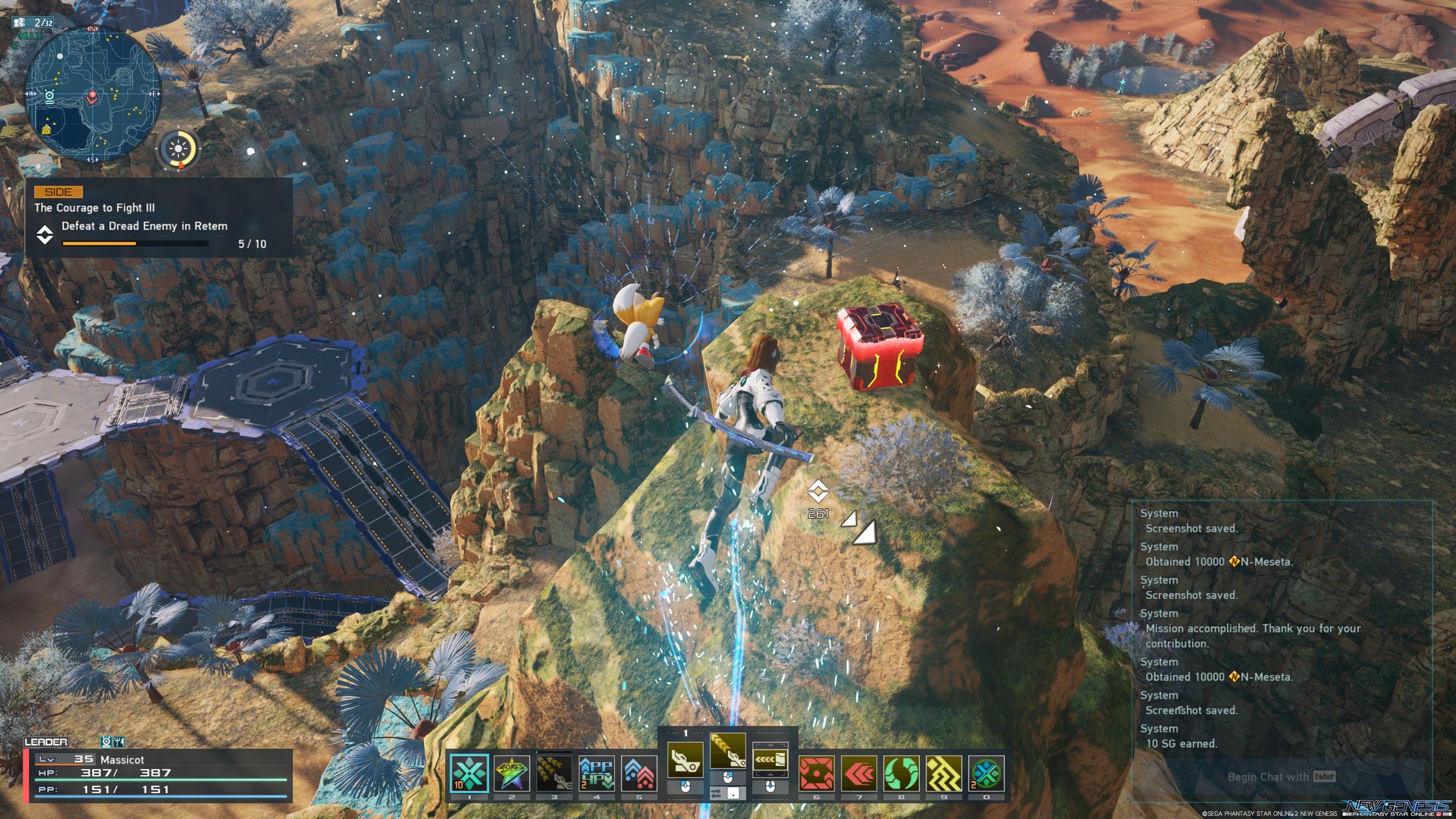Screen dimensions: 1456x819
Task: Toggle the side task objective tracker diamond
Action: click(x=43, y=236)
